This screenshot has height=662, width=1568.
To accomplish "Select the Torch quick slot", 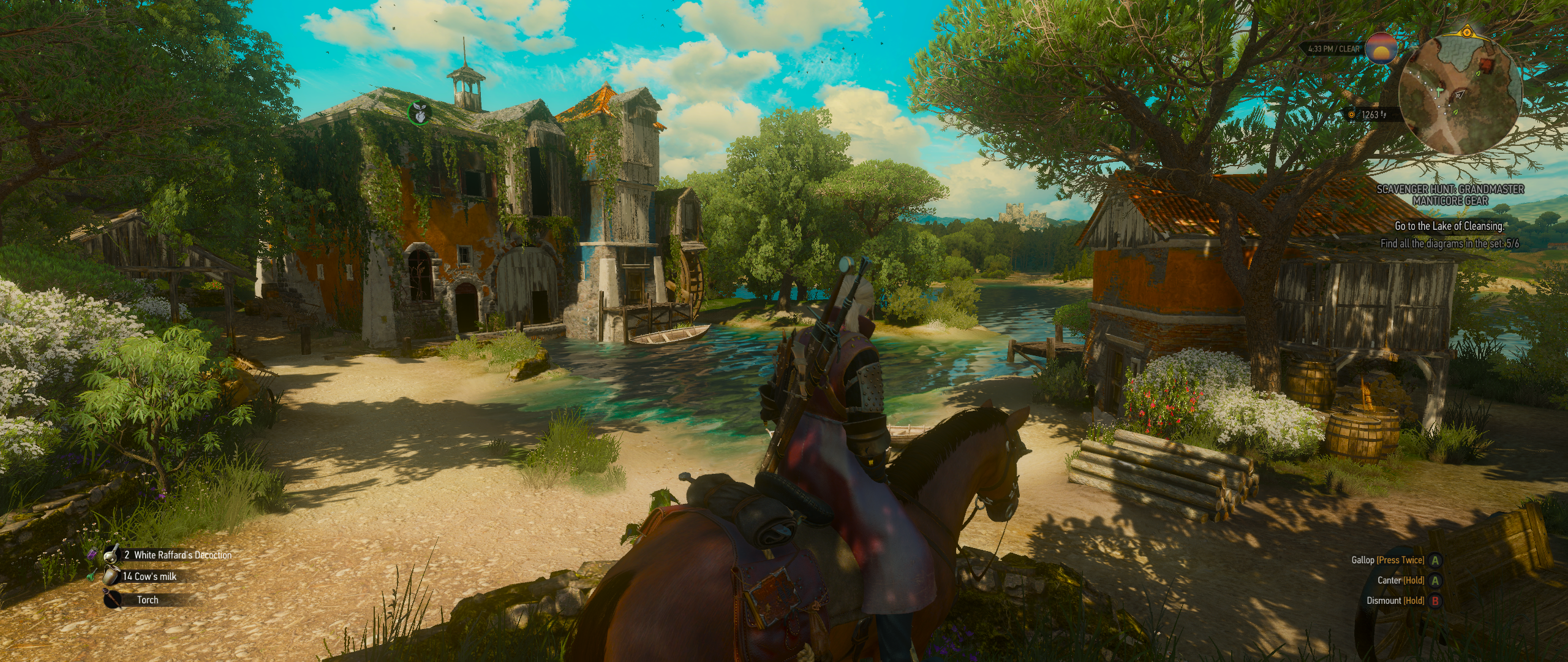I will (x=147, y=600).
